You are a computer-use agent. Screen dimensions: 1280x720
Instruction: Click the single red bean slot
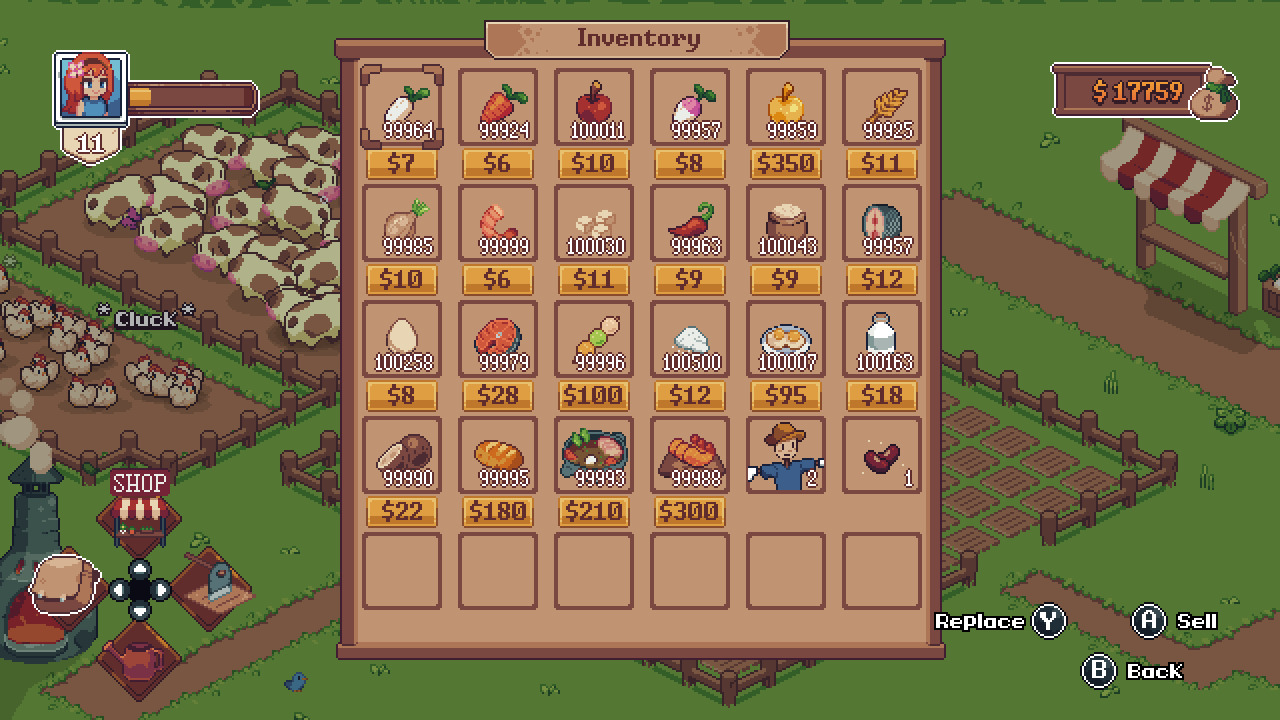(880, 453)
